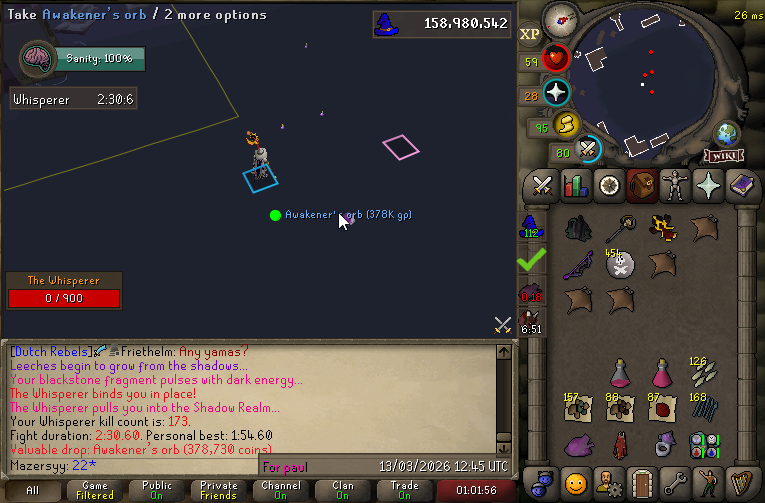This screenshot has width=765, height=503.
Task: Toggle run energy orb
Action: [568, 124]
